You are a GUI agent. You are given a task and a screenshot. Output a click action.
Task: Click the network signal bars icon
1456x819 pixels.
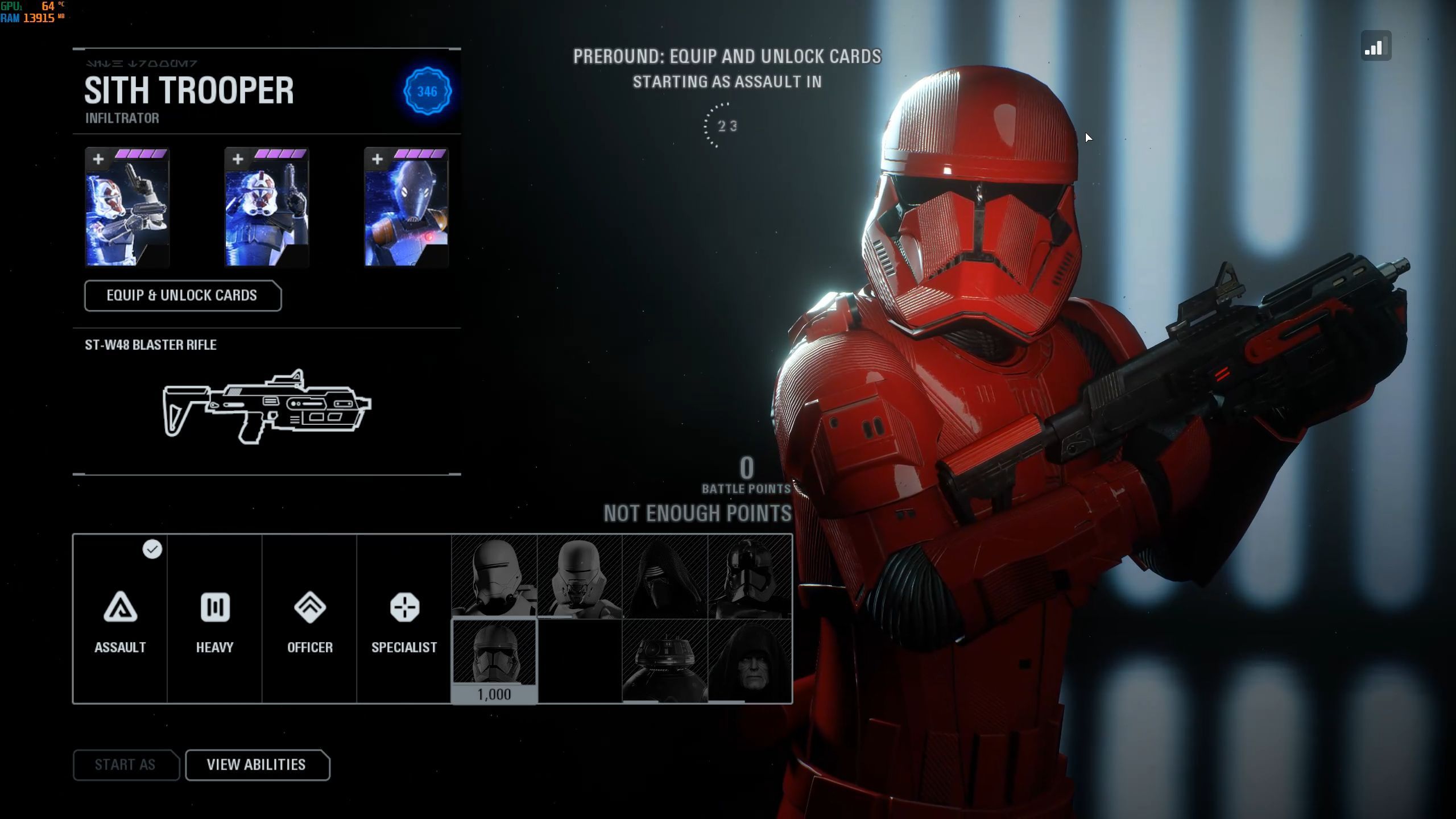(1376, 47)
